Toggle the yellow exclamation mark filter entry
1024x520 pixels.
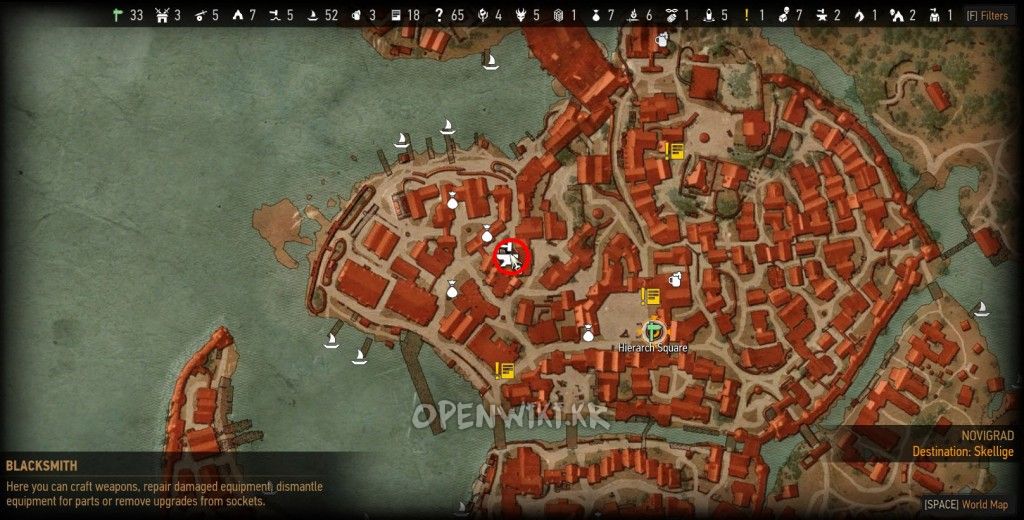click(746, 15)
